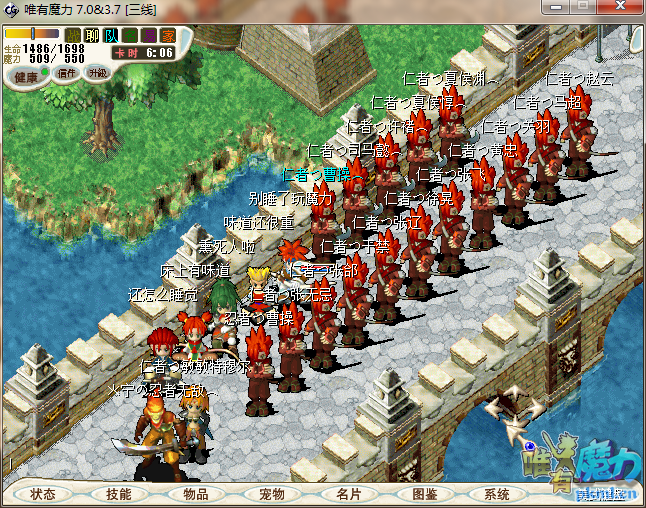Open the 技能 skills menu
This screenshot has height=508, width=646.
click(x=119, y=494)
